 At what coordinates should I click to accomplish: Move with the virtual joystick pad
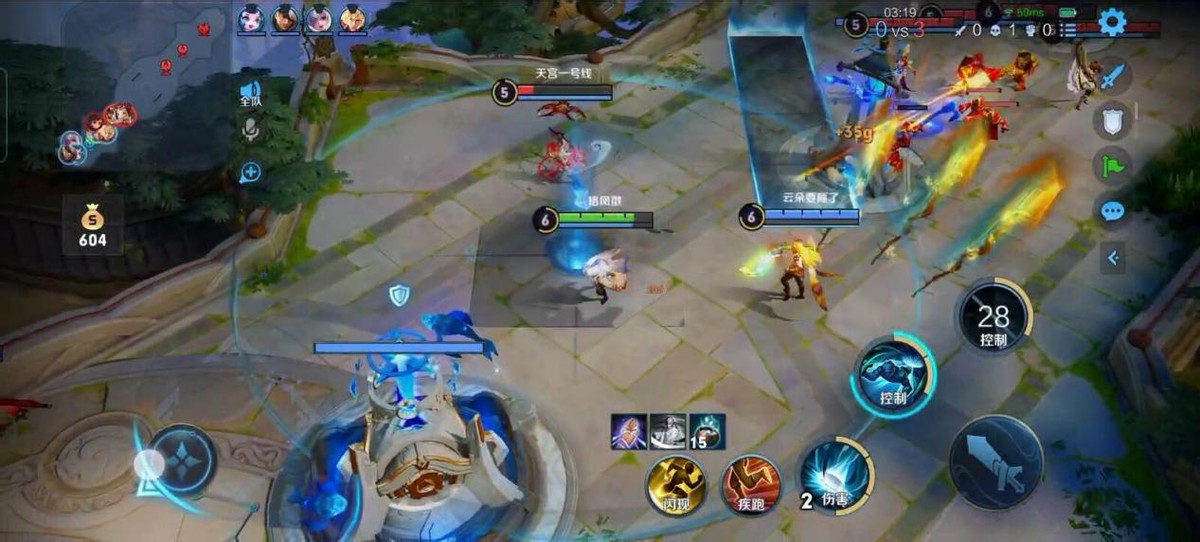[180, 461]
